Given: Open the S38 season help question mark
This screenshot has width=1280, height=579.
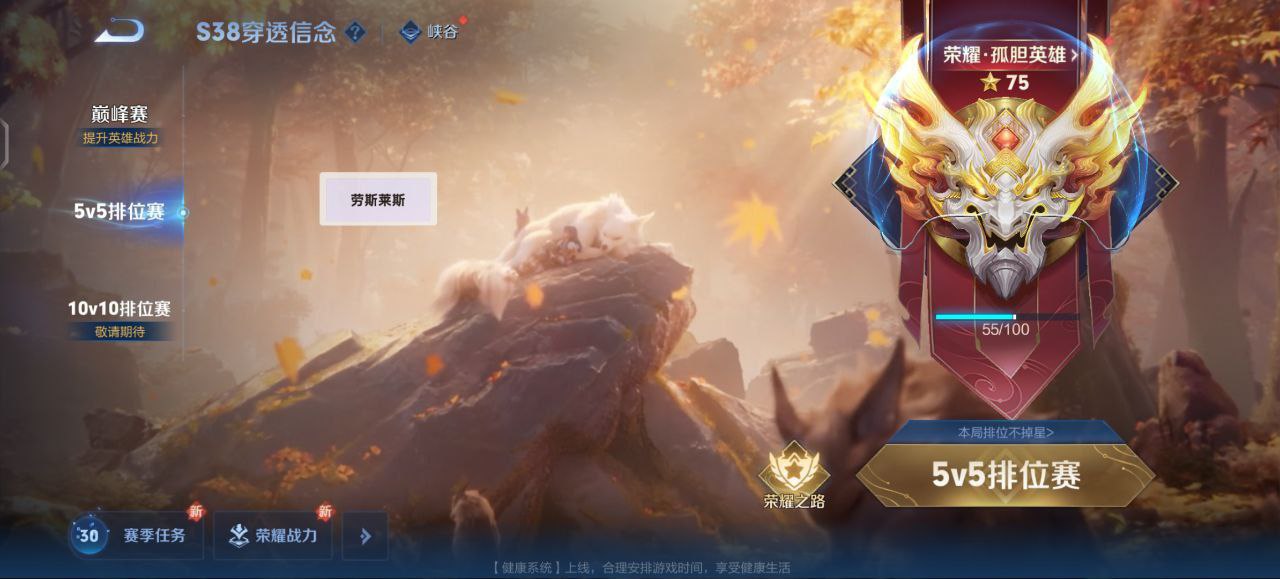Looking at the screenshot, I should pos(355,32).
